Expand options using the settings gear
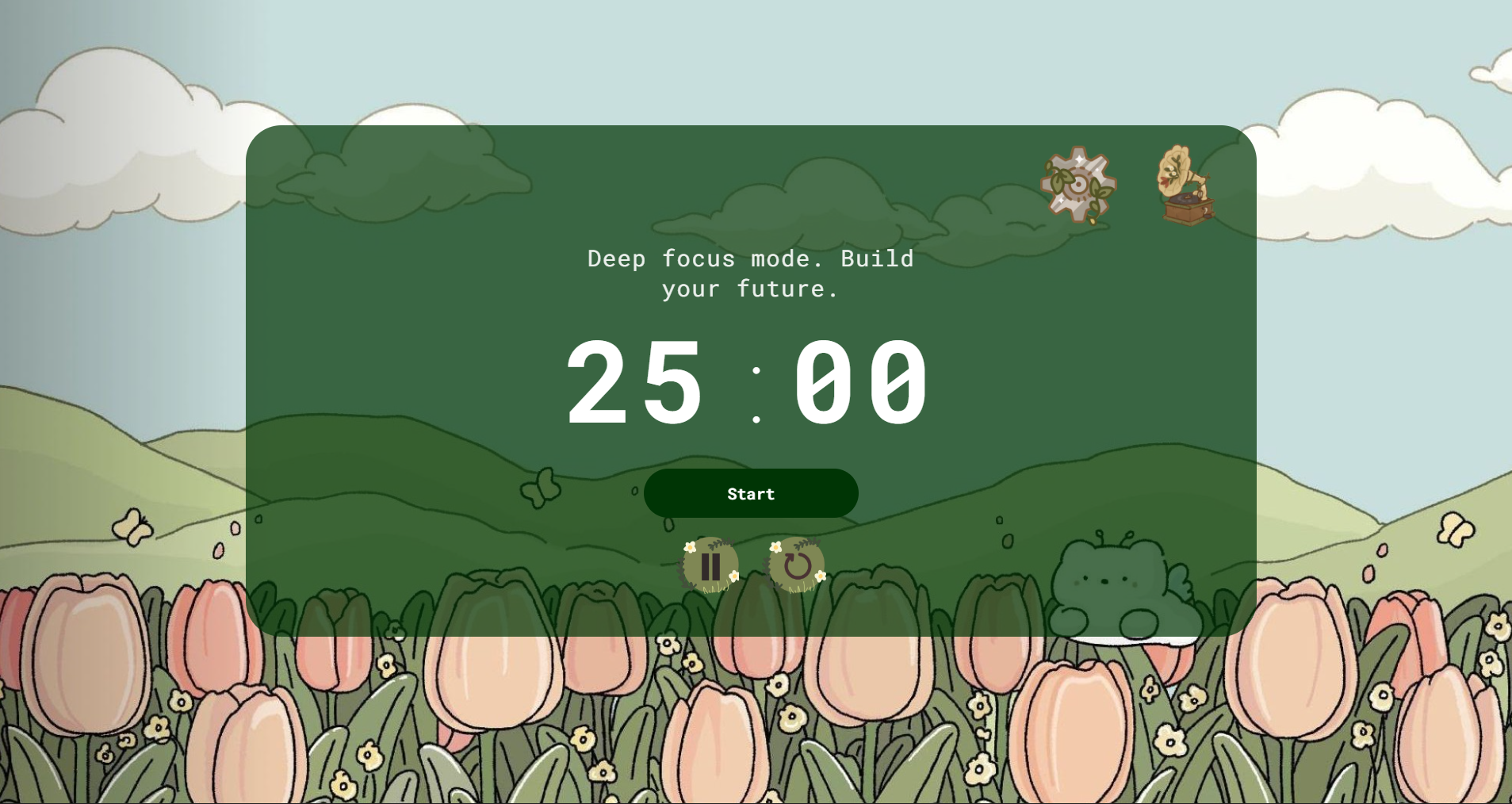 (x=1078, y=184)
